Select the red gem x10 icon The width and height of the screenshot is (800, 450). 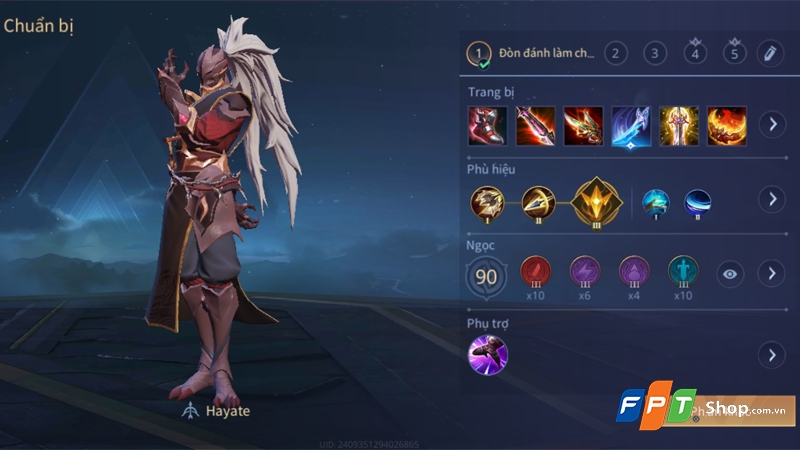[536, 272]
